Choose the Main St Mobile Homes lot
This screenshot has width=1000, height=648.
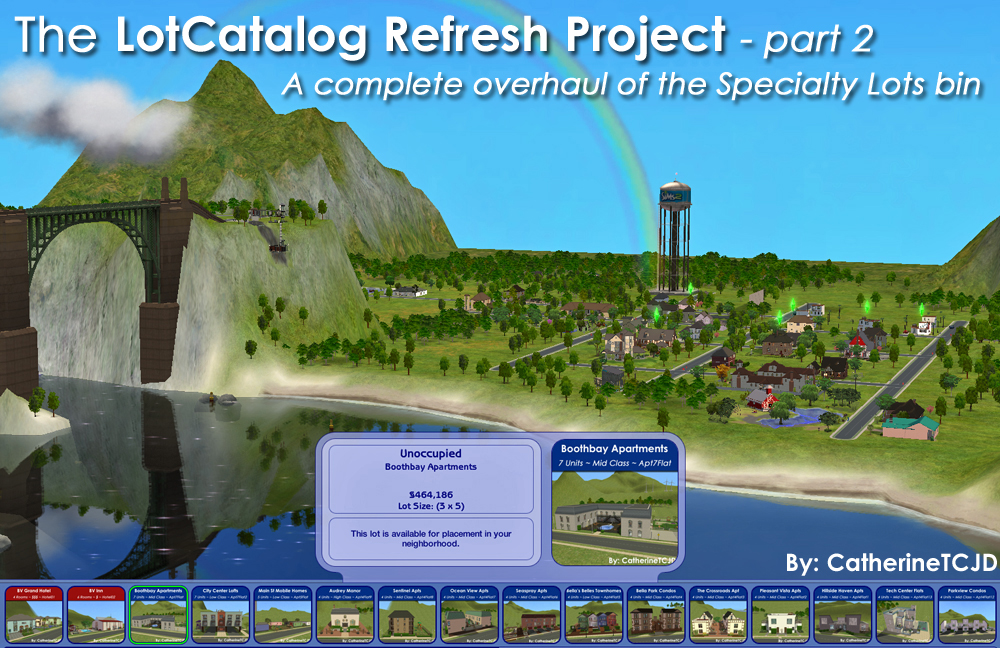pyautogui.click(x=283, y=614)
